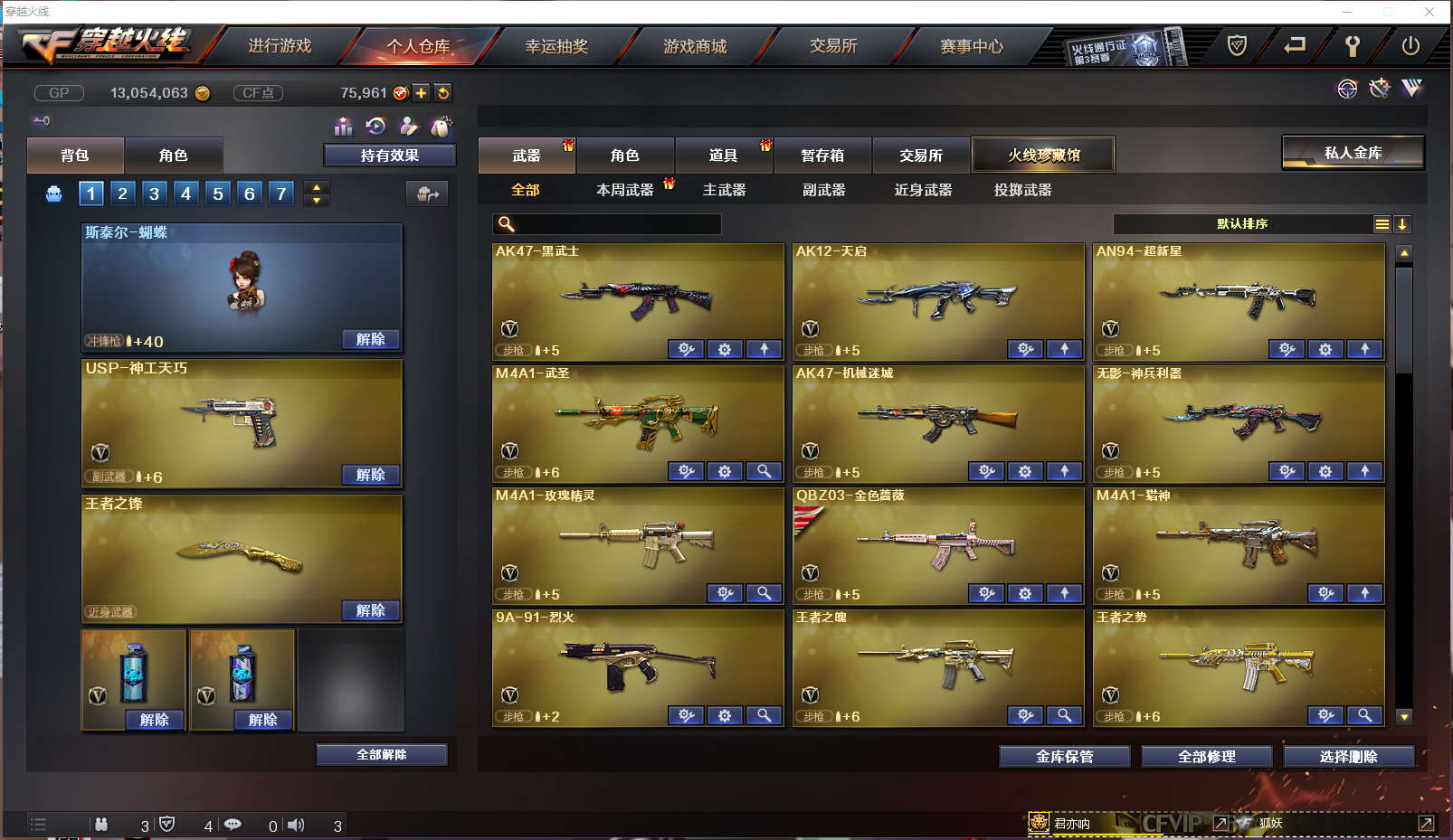The image size is (1453, 840).
Task: Mute the game sound speaker icon
Action: 295,824
